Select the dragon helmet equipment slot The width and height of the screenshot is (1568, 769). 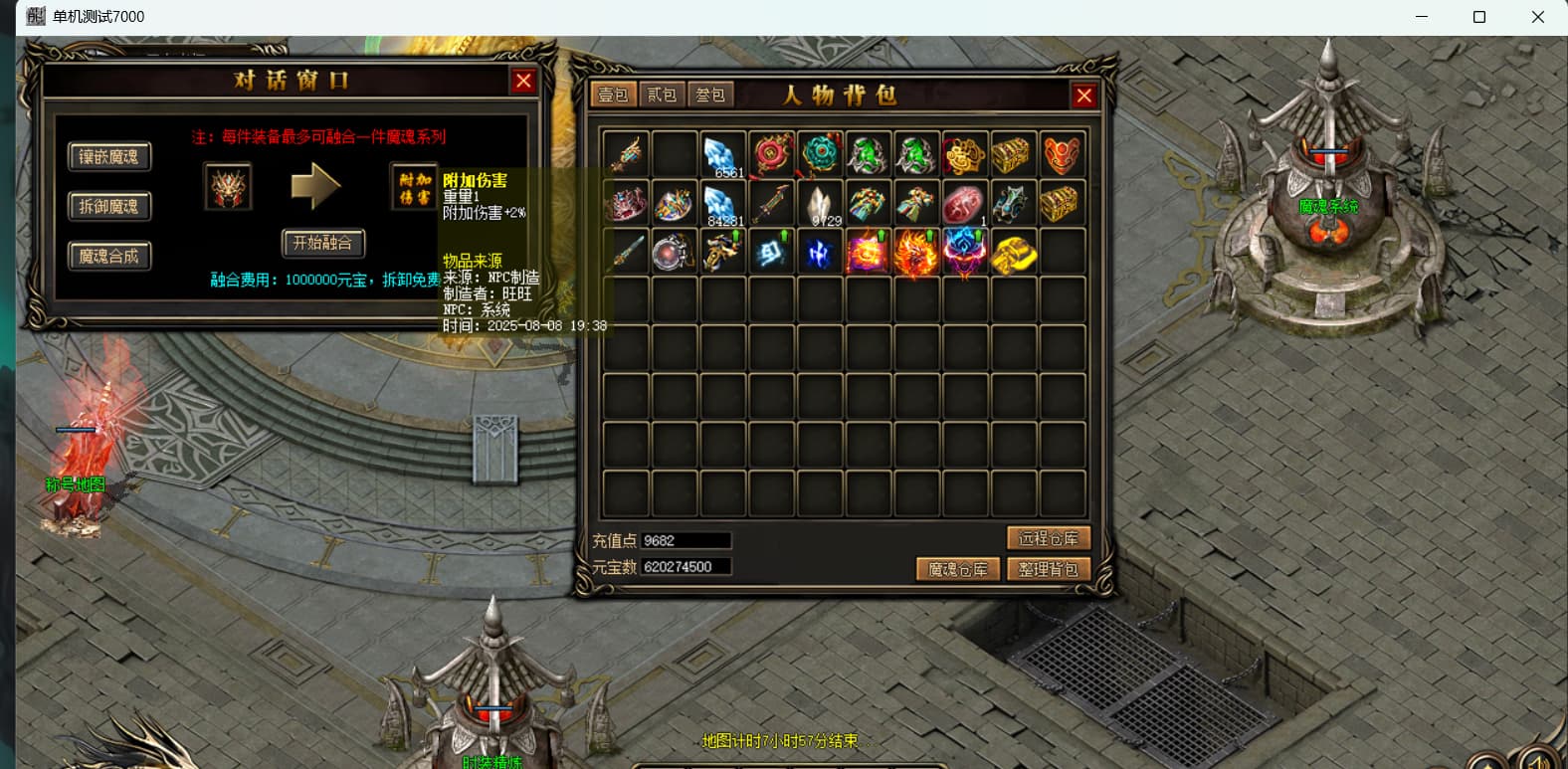pyautogui.click(x=228, y=187)
